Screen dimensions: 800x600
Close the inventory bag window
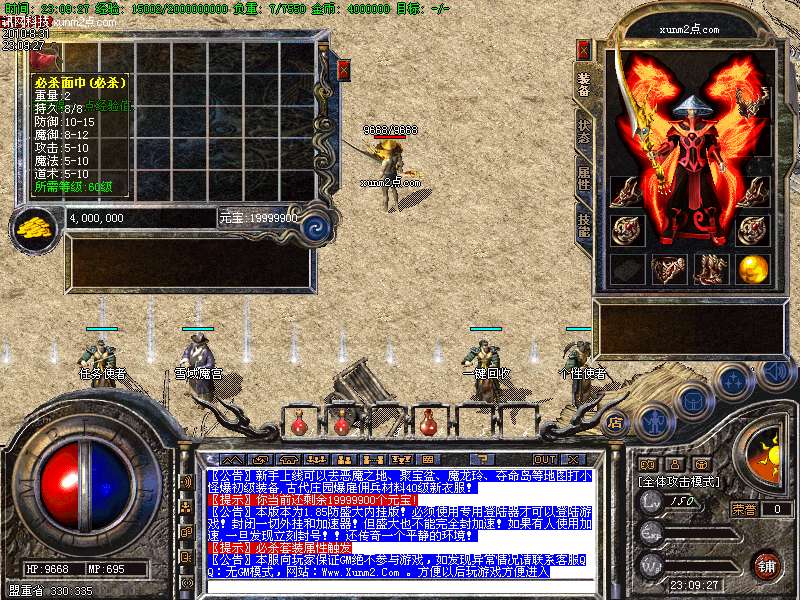pos(344,70)
